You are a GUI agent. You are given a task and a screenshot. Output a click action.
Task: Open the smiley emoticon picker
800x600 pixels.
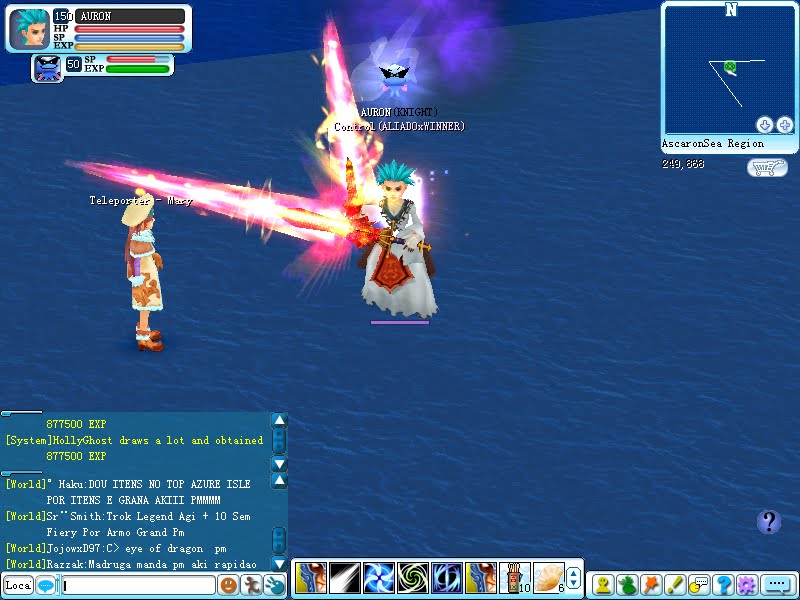pos(229,586)
